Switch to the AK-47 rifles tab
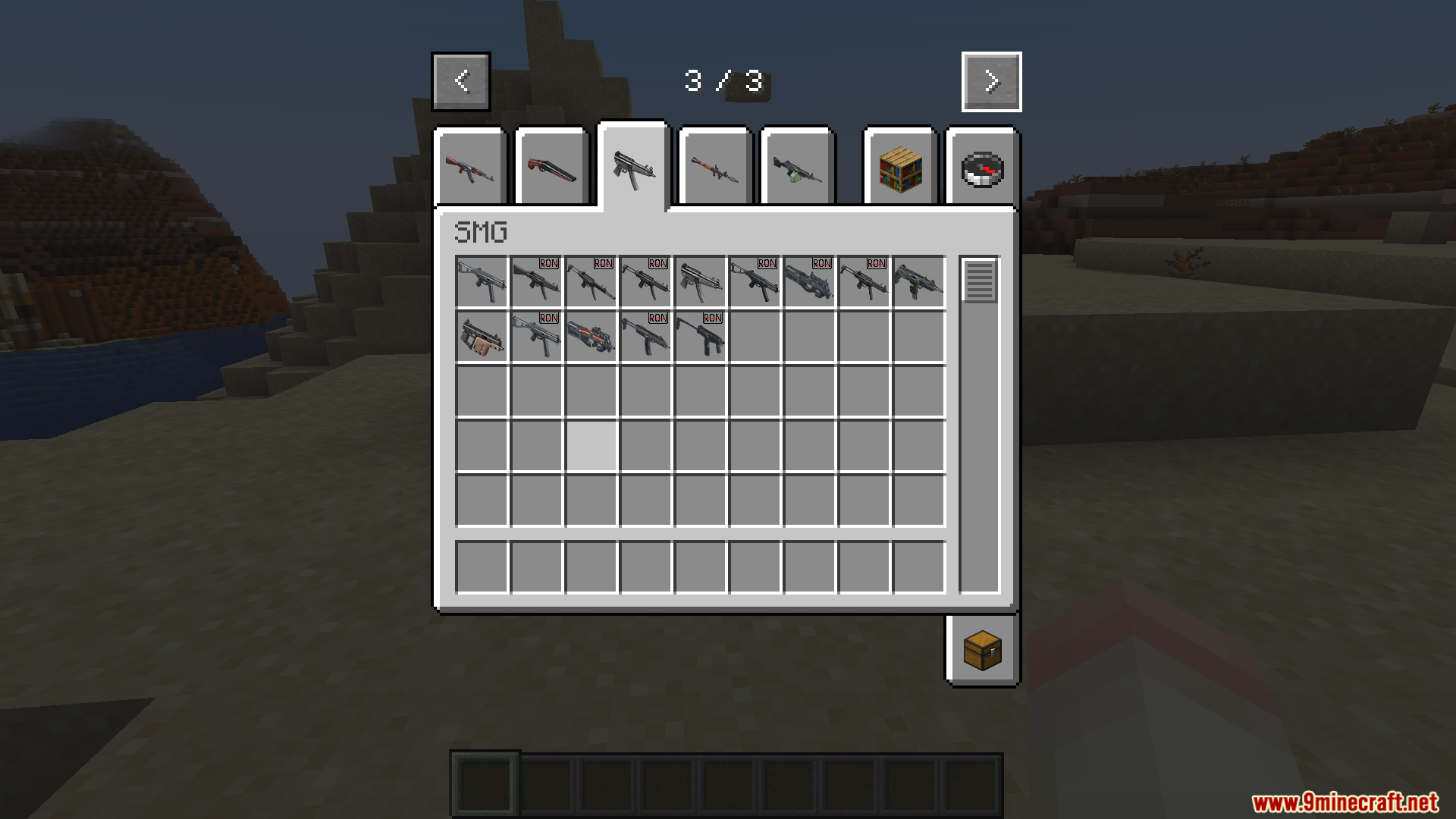This screenshot has width=1456, height=819. point(470,167)
